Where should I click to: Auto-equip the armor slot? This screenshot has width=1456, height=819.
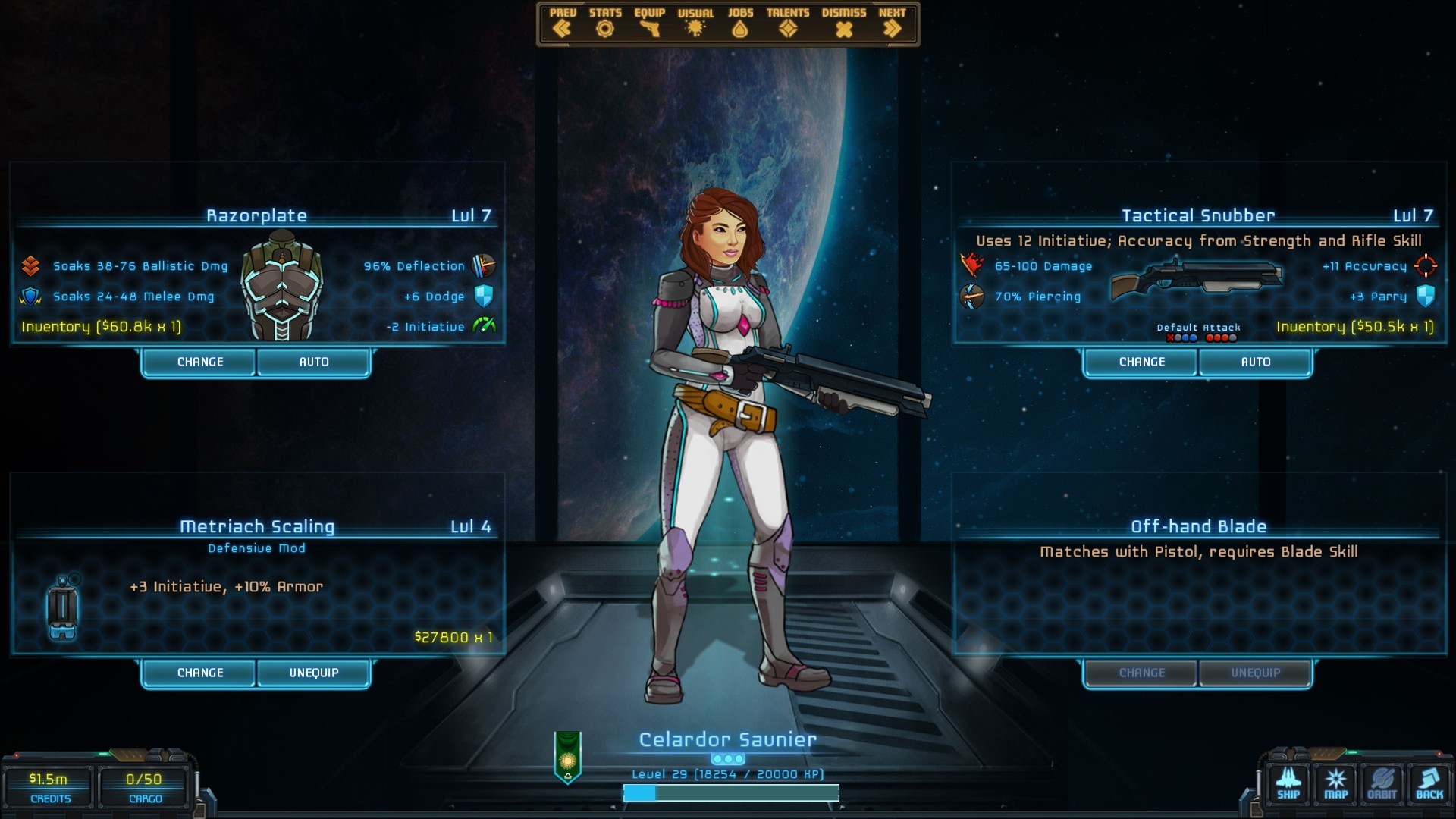point(314,362)
